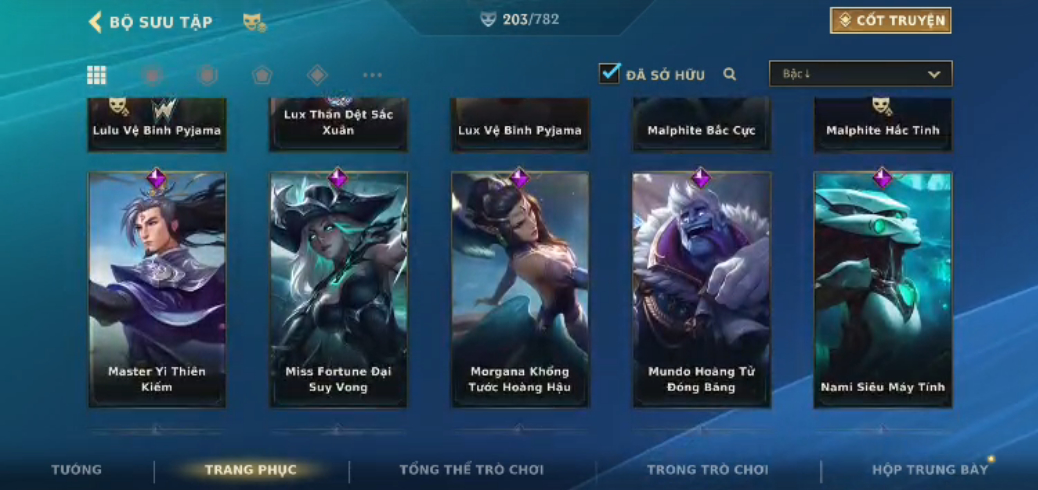Choose Morgana Khổng Tước Hoàng Hậu skin

[x=520, y=290]
